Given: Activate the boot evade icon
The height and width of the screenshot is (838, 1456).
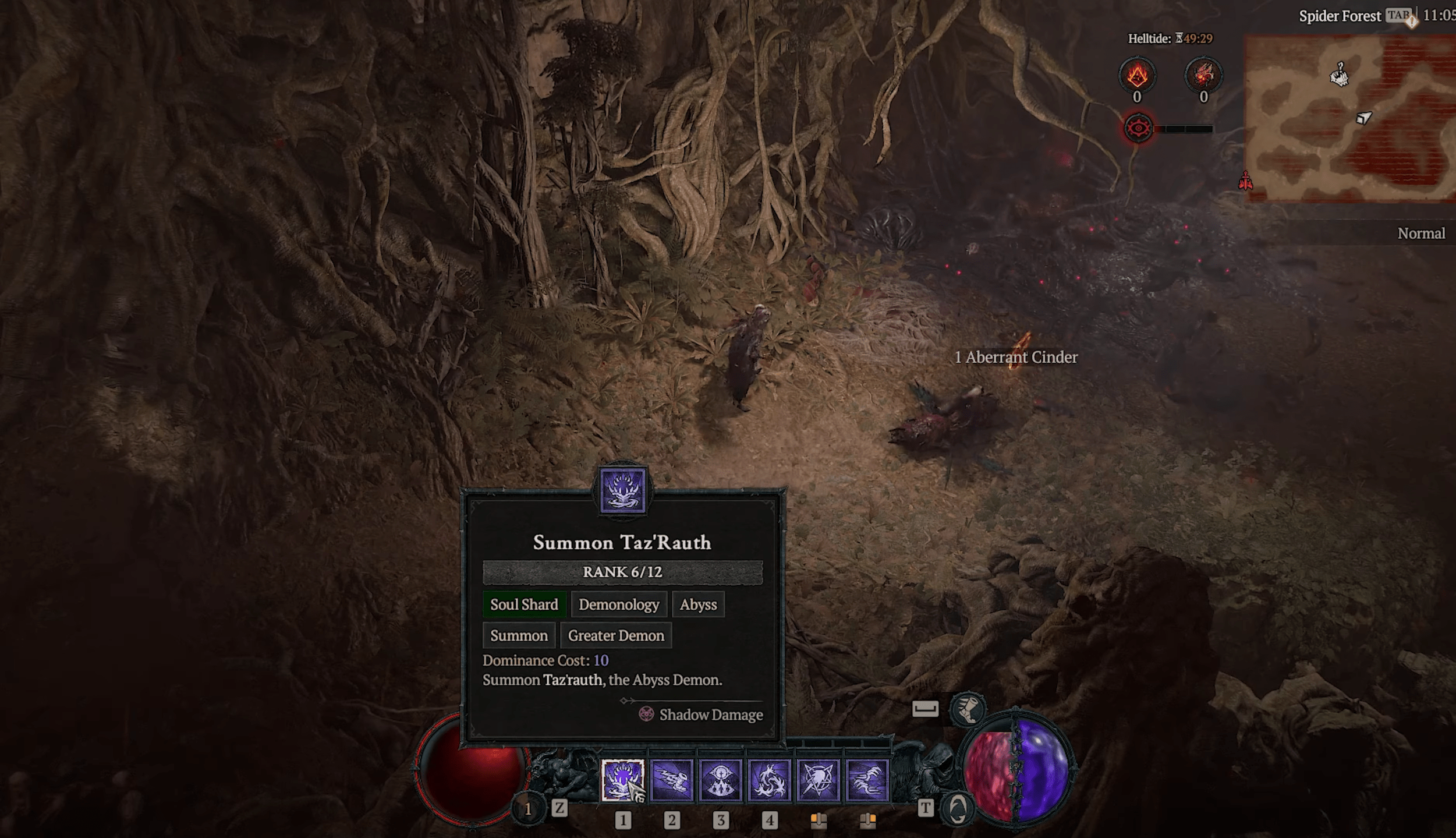Looking at the screenshot, I should (x=967, y=709).
